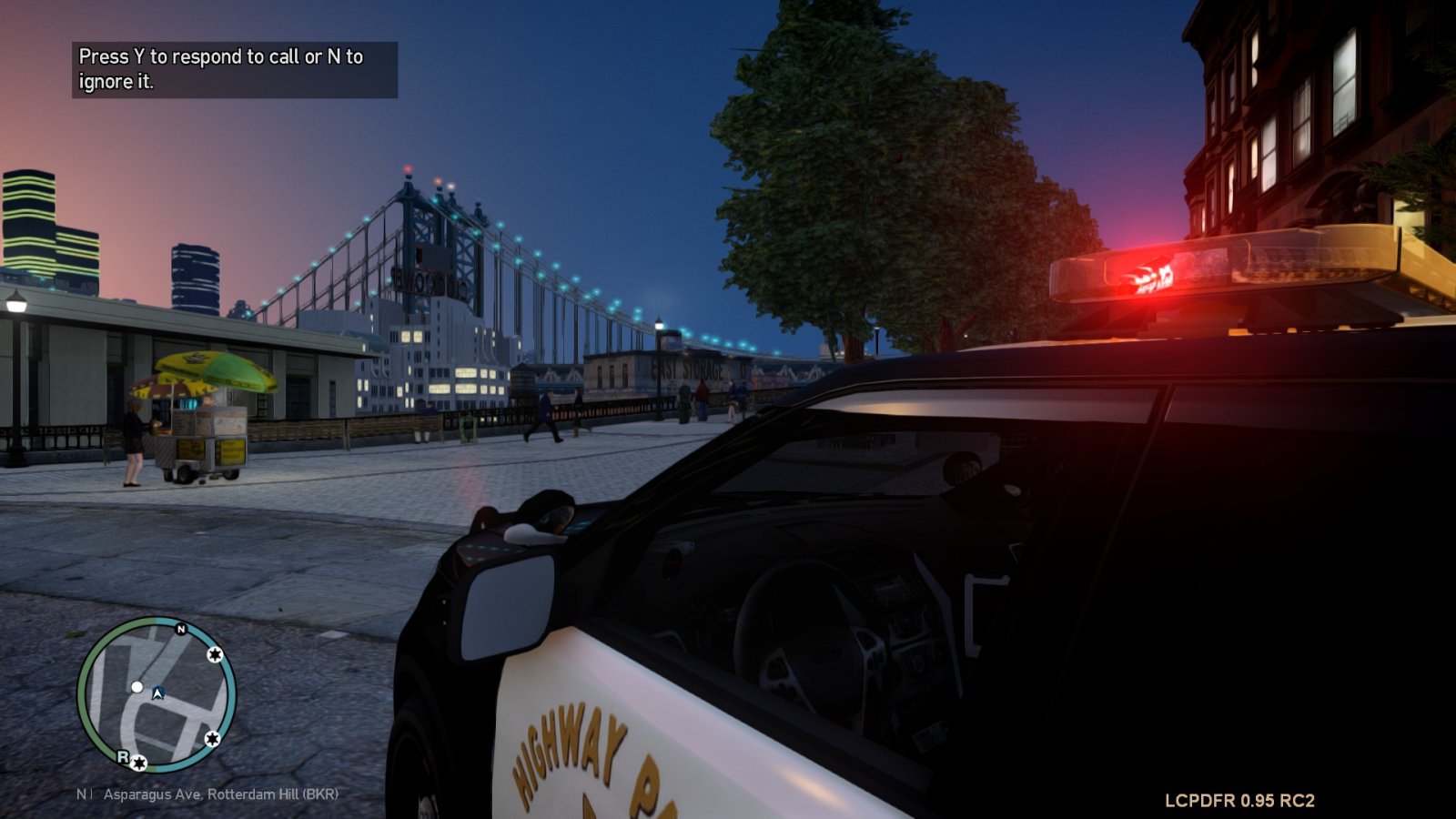Image resolution: width=1456 pixels, height=819 pixels.
Task: Click the white round blip on the minimap
Action: click(x=136, y=687)
